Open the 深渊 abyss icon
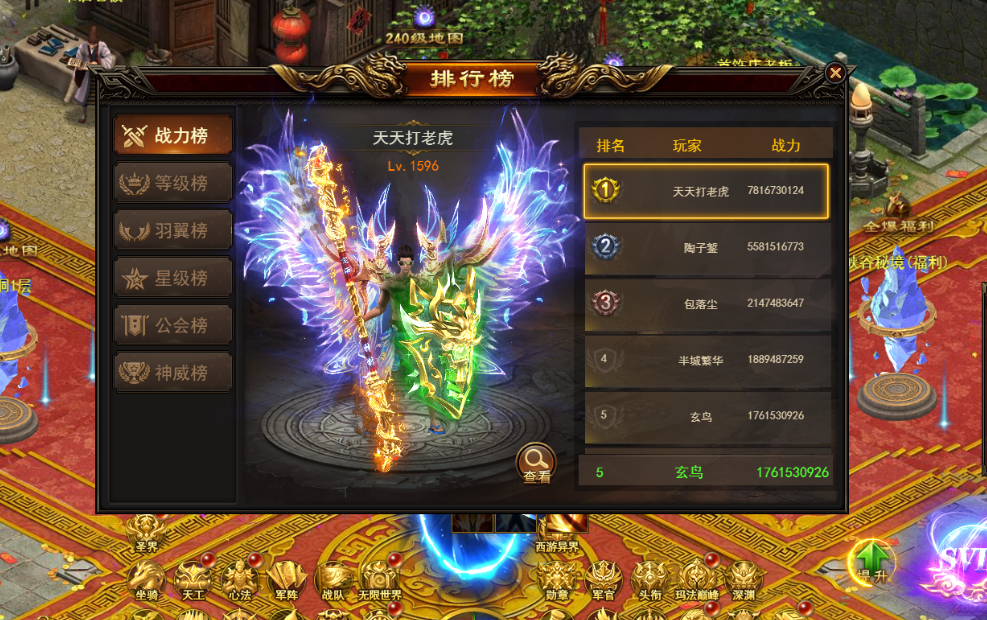 [742, 578]
